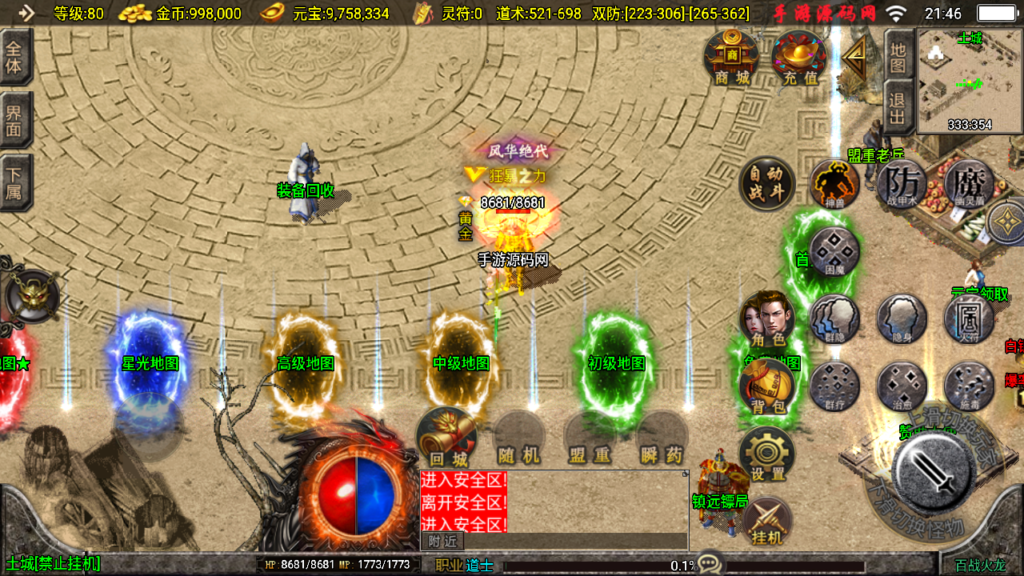Image resolution: width=1024 pixels, height=576 pixels.
Task: Use the 回城 return-to-town scroll
Action: [x=446, y=436]
